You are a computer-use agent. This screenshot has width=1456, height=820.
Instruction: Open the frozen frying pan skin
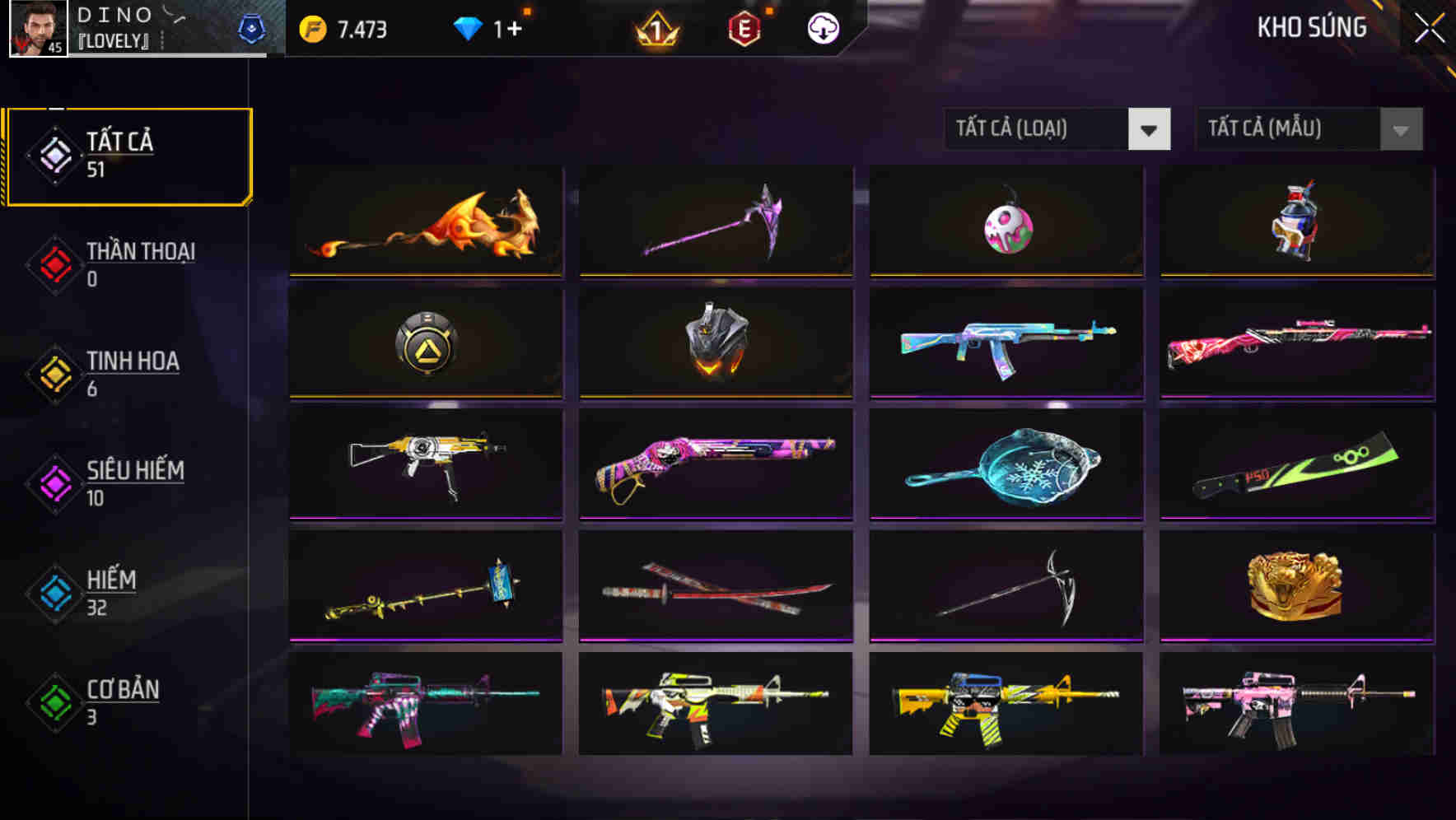pos(1005,465)
